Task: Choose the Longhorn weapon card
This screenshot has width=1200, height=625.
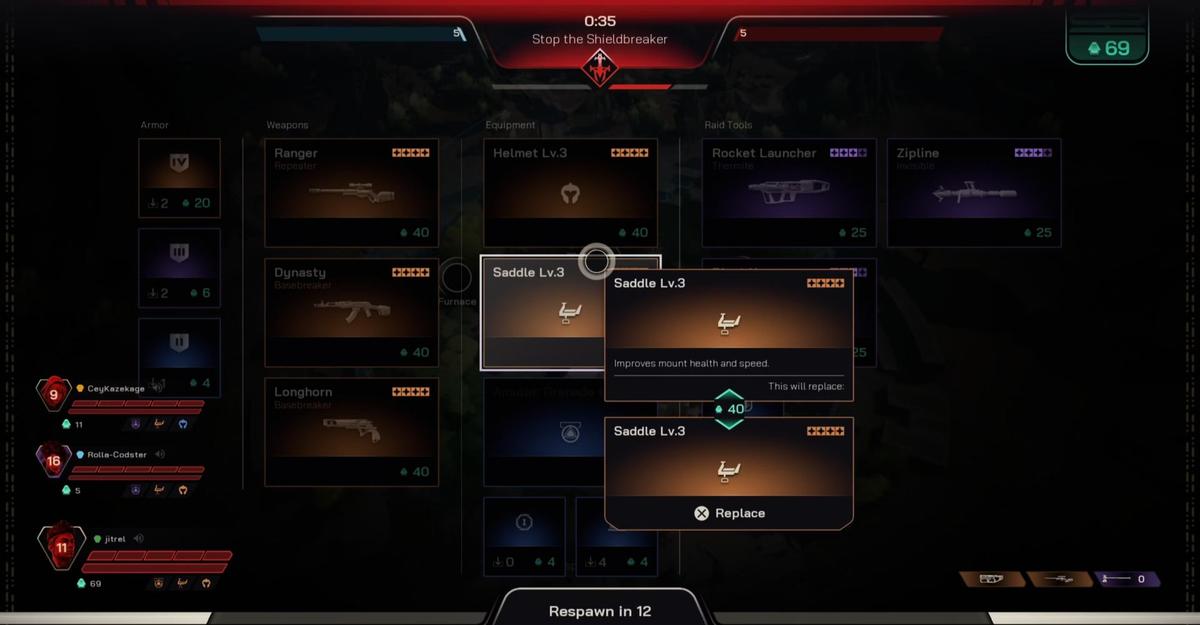Action: pos(351,432)
